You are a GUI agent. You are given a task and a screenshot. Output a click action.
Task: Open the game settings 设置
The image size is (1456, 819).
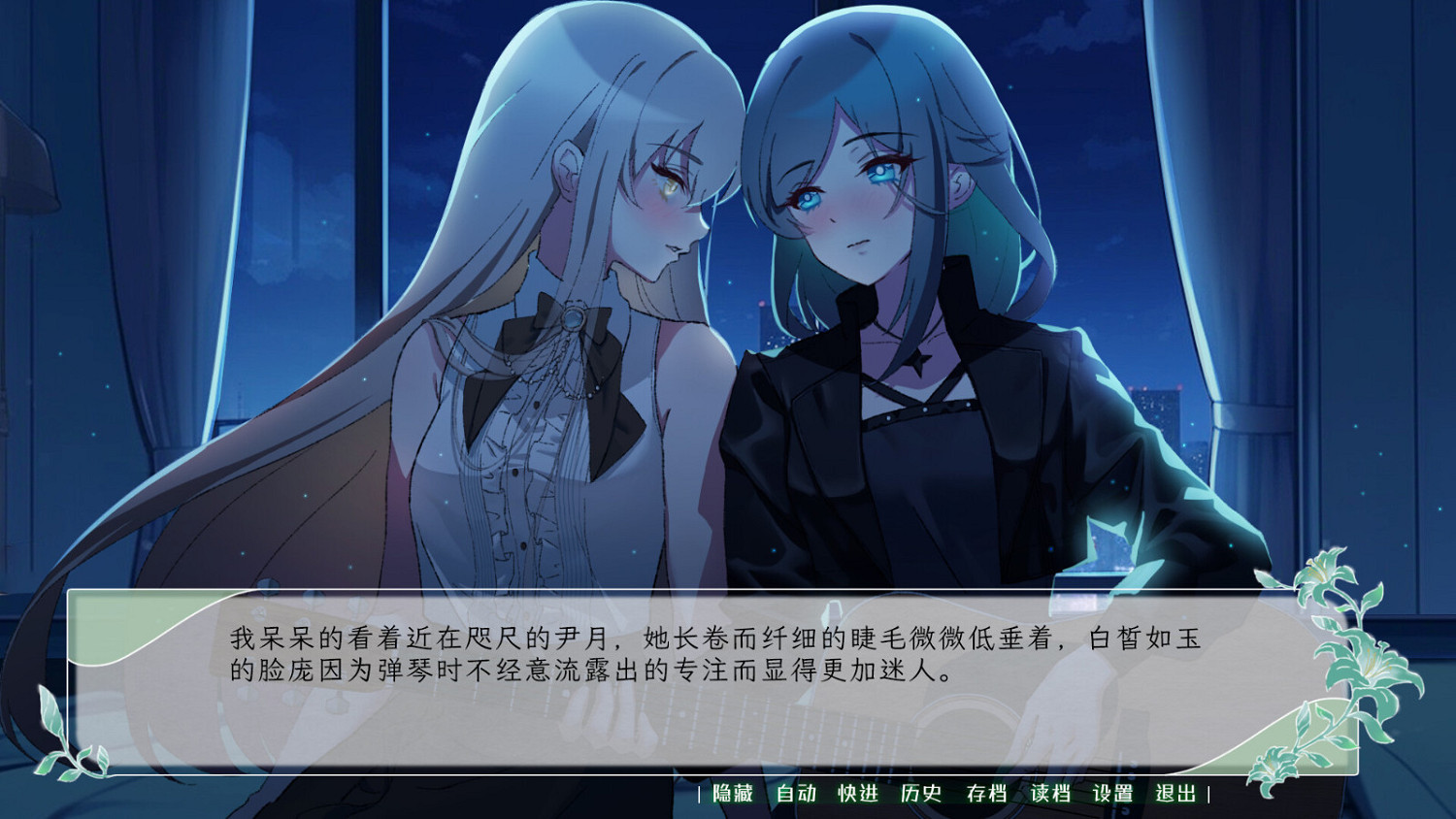point(1113,793)
